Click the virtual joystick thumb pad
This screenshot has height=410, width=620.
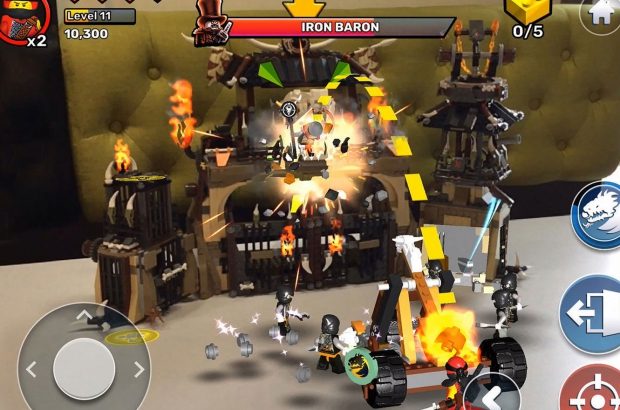click(x=84, y=367)
